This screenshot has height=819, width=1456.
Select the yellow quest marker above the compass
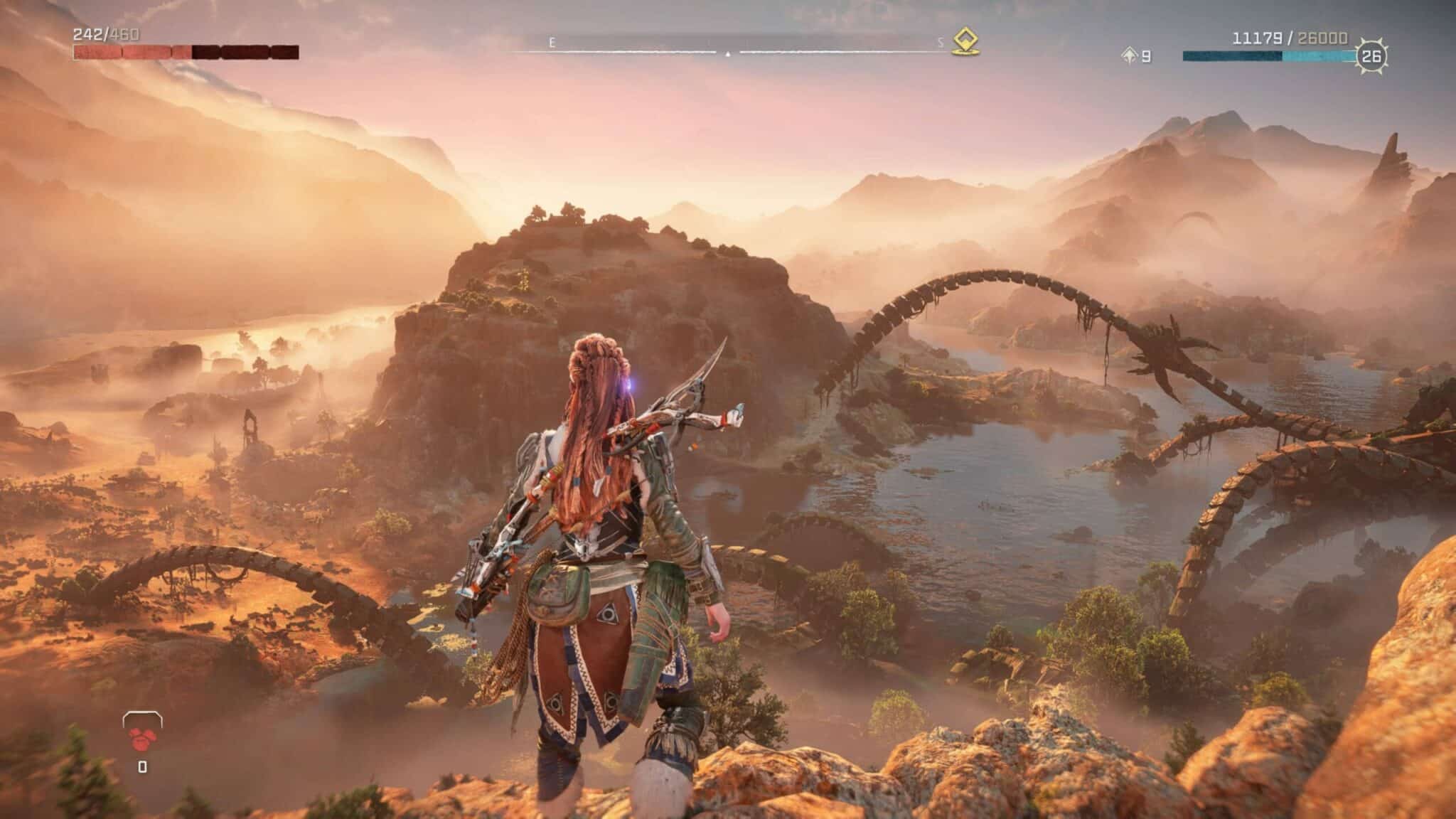964,41
